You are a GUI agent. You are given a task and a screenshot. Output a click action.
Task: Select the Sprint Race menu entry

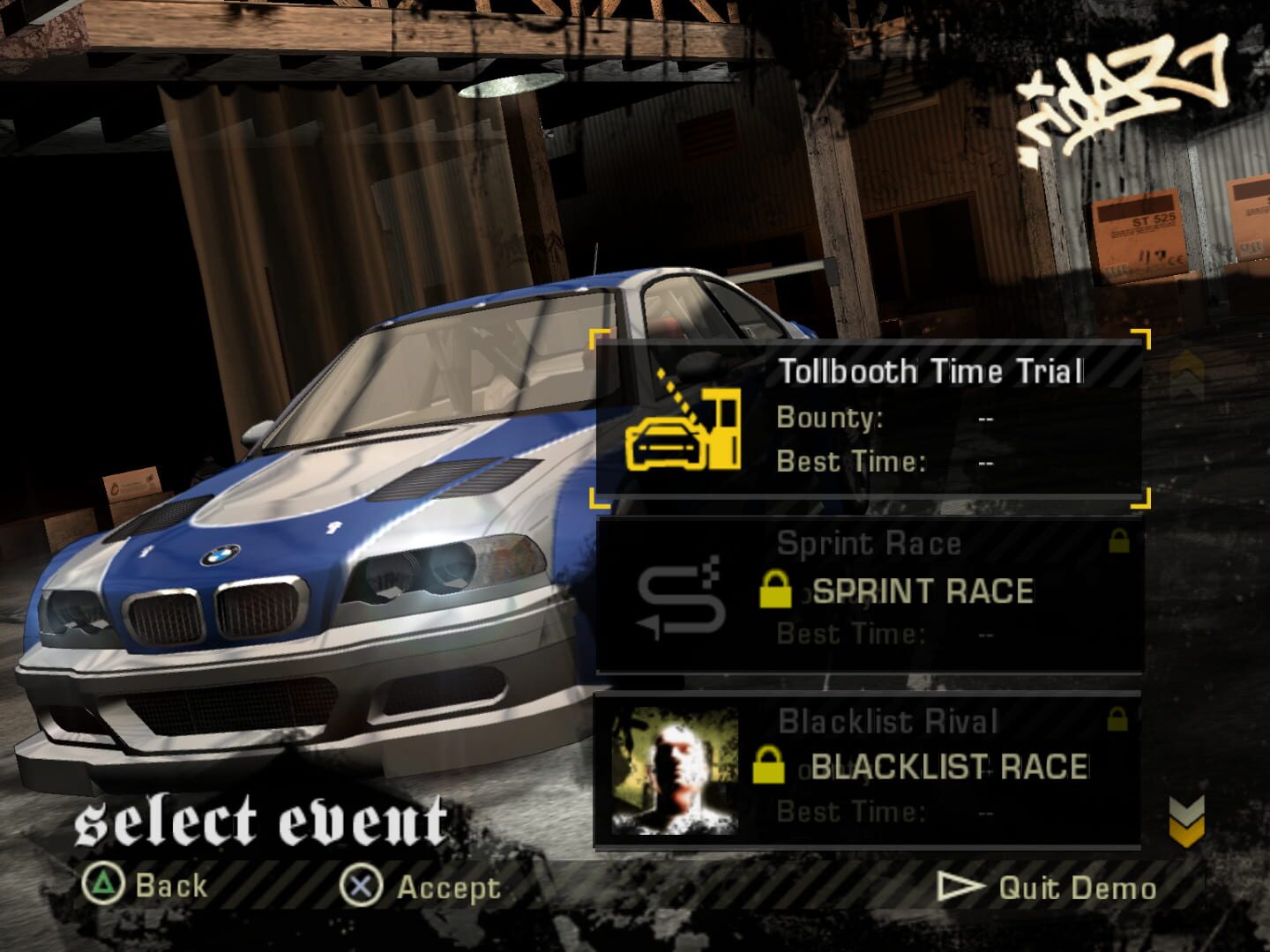tap(869, 591)
